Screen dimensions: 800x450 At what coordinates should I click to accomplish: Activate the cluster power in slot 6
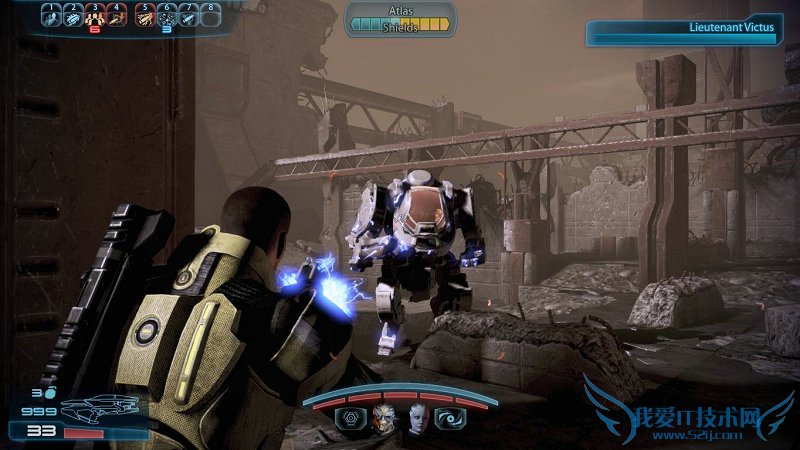[x=166, y=18]
